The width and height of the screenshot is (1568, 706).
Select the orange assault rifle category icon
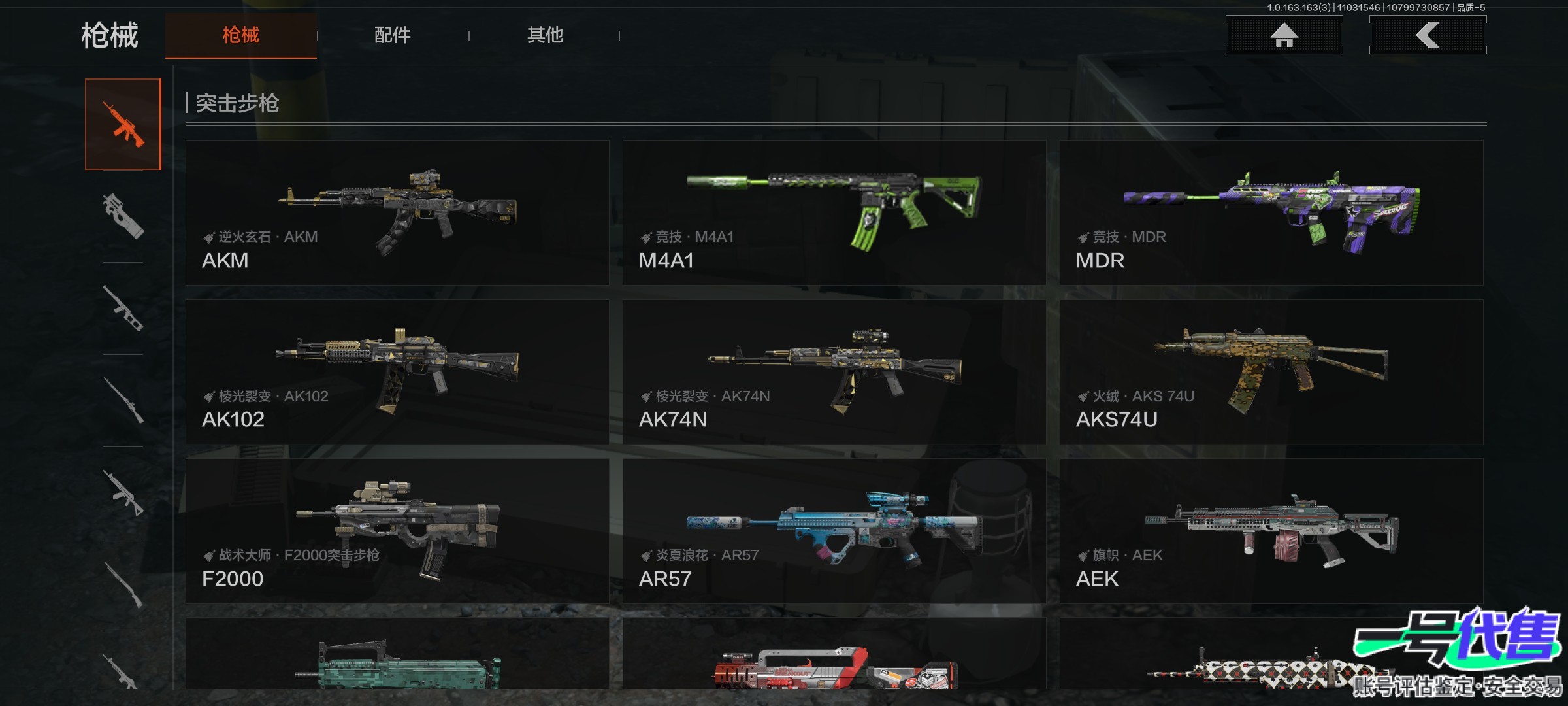point(123,124)
